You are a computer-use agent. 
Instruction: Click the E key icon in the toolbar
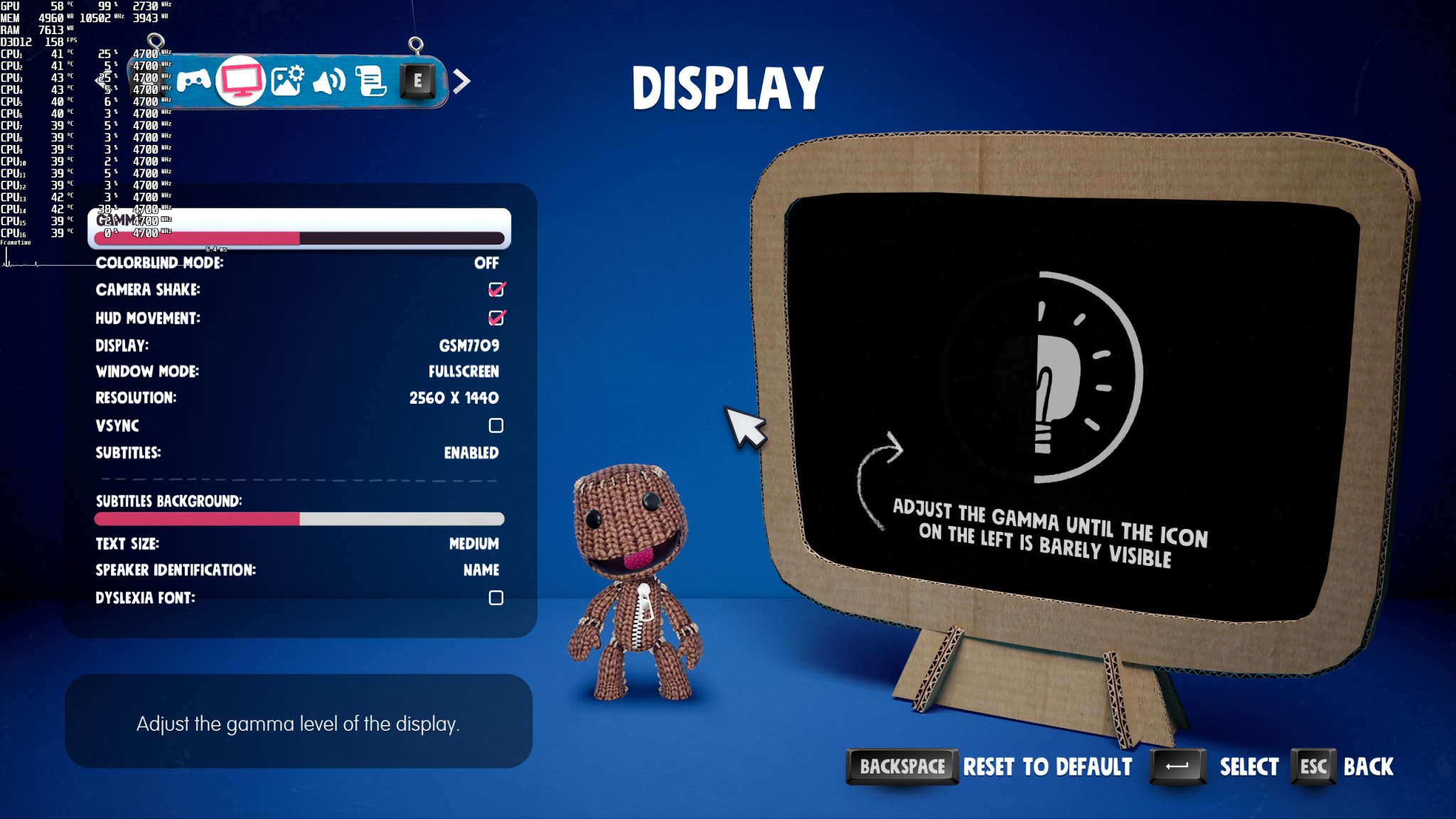(417, 80)
